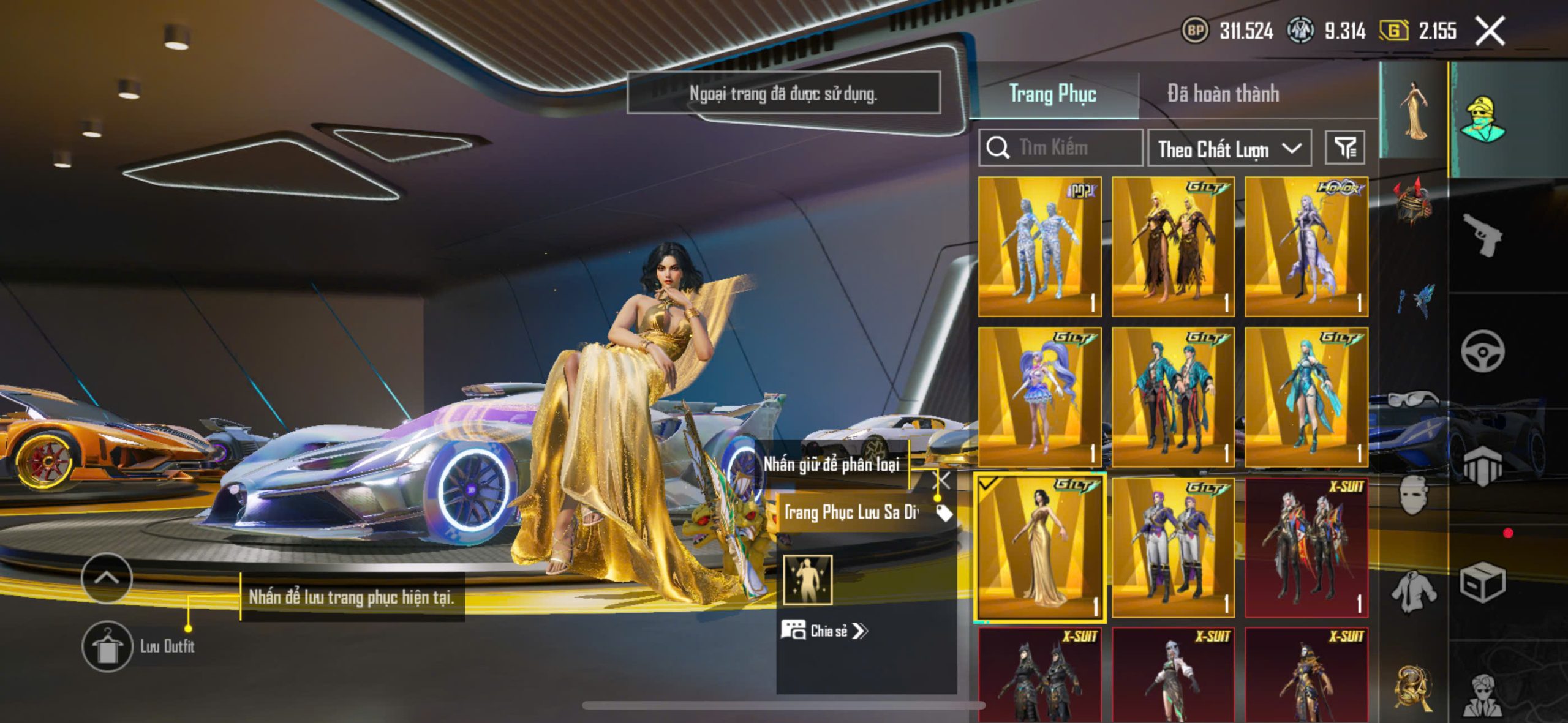1568x723 pixels.
Task: Open the Đã hoàn thành tab
Action: [x=1223, y=94]
